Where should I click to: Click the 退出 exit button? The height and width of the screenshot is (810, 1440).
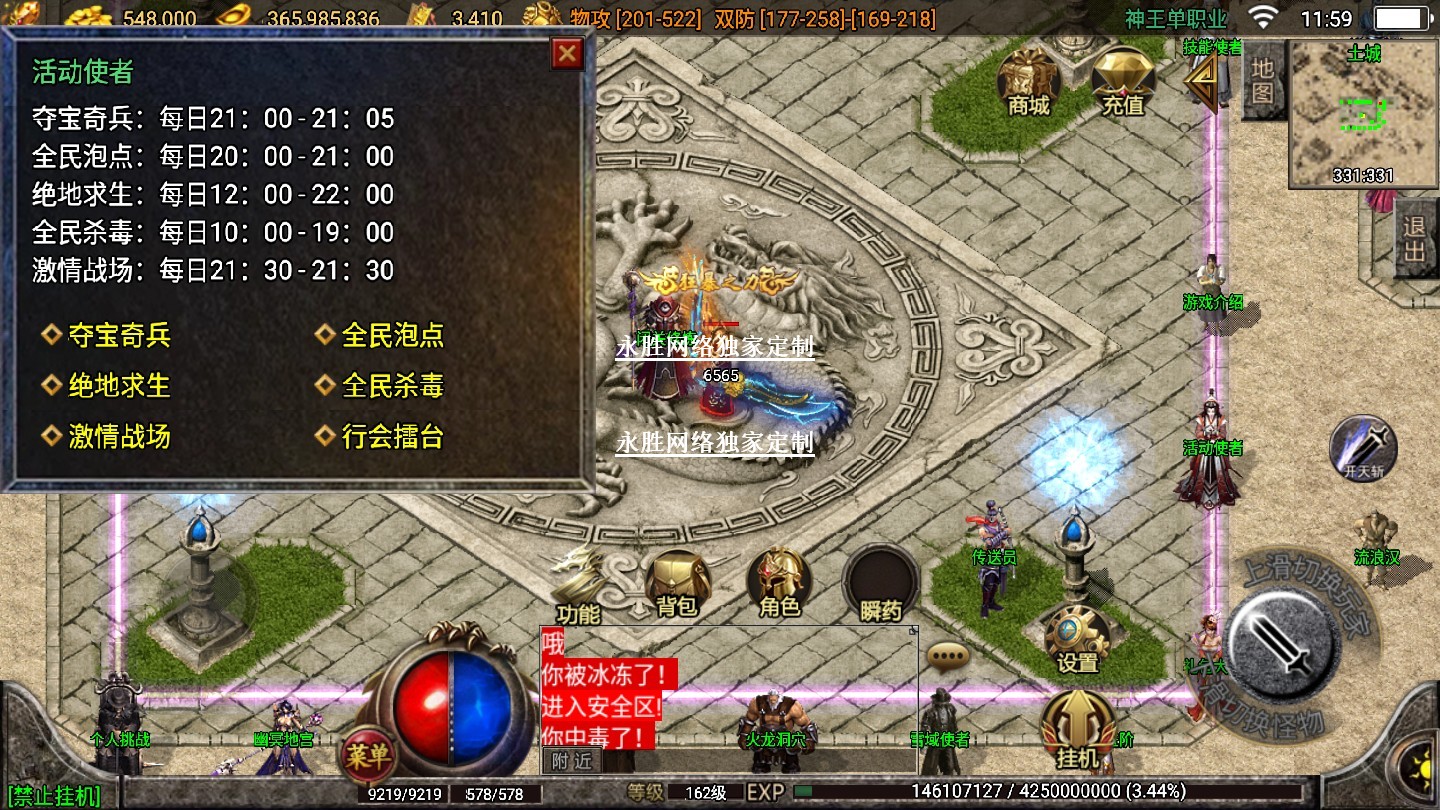coord(1414,240)
